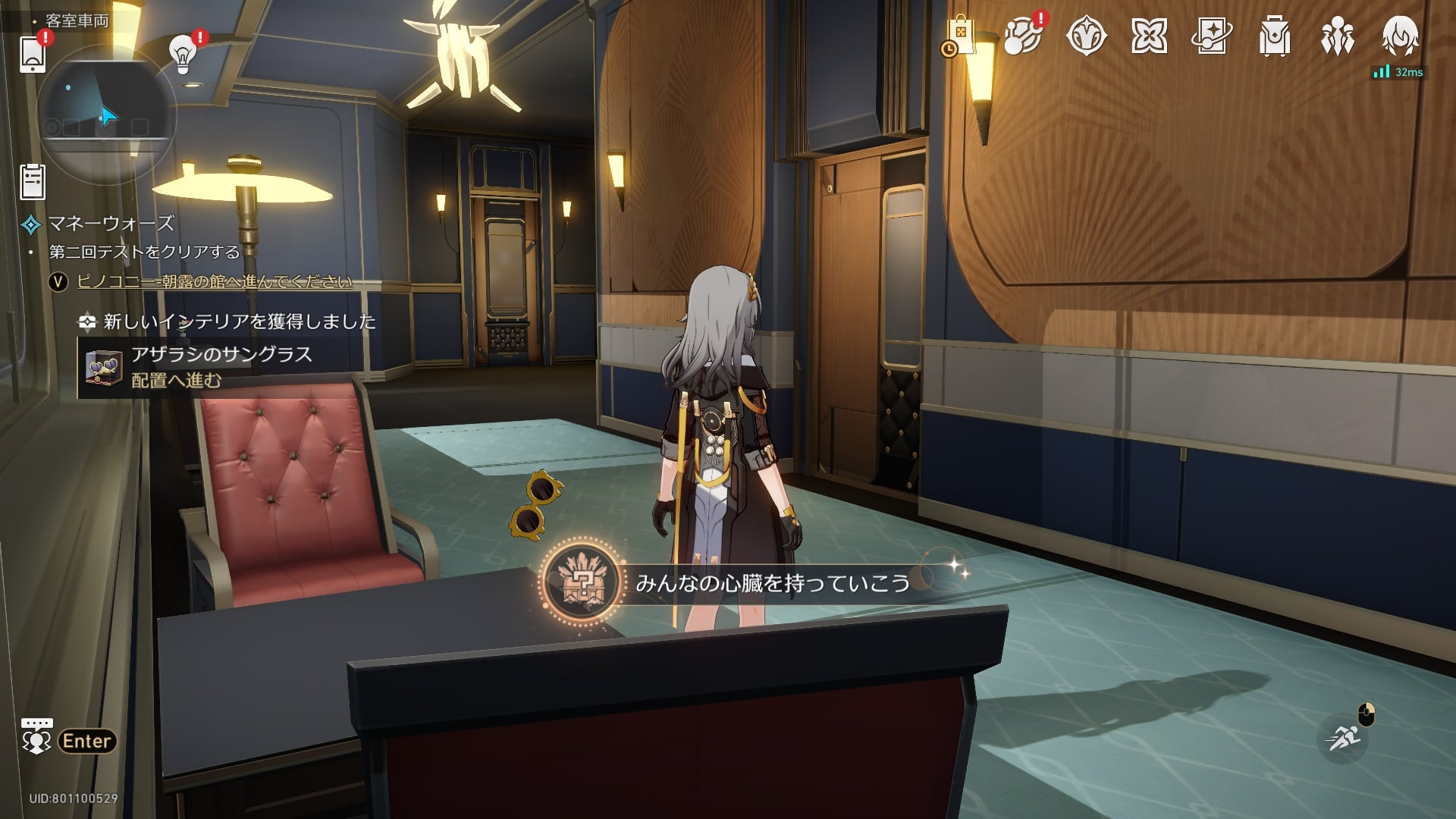Open the mission log clipboard icon
The image size is (1456, 819).
[33, 182]
